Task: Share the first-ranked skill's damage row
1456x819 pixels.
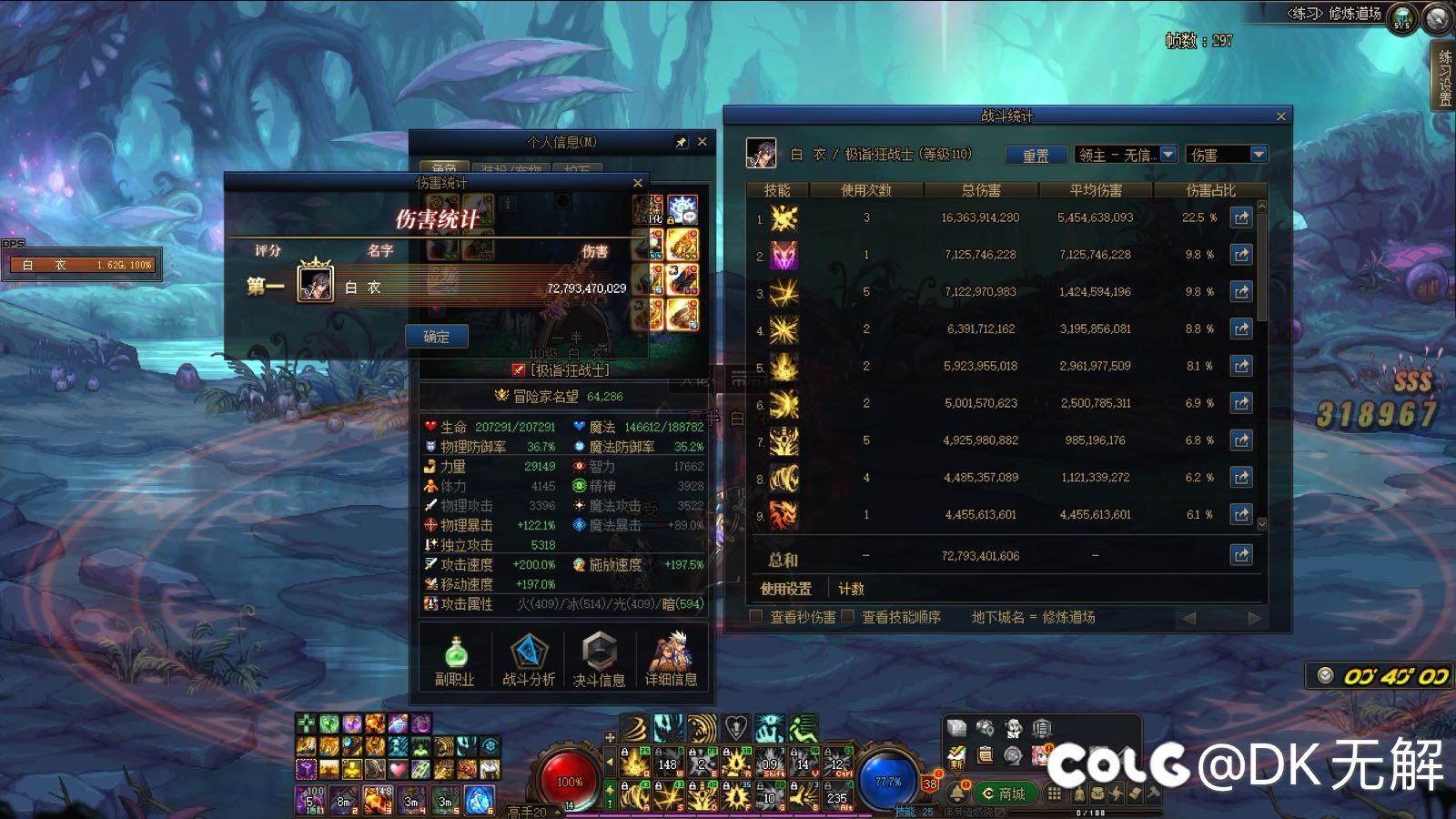Action: click(x=1241, y=218)
